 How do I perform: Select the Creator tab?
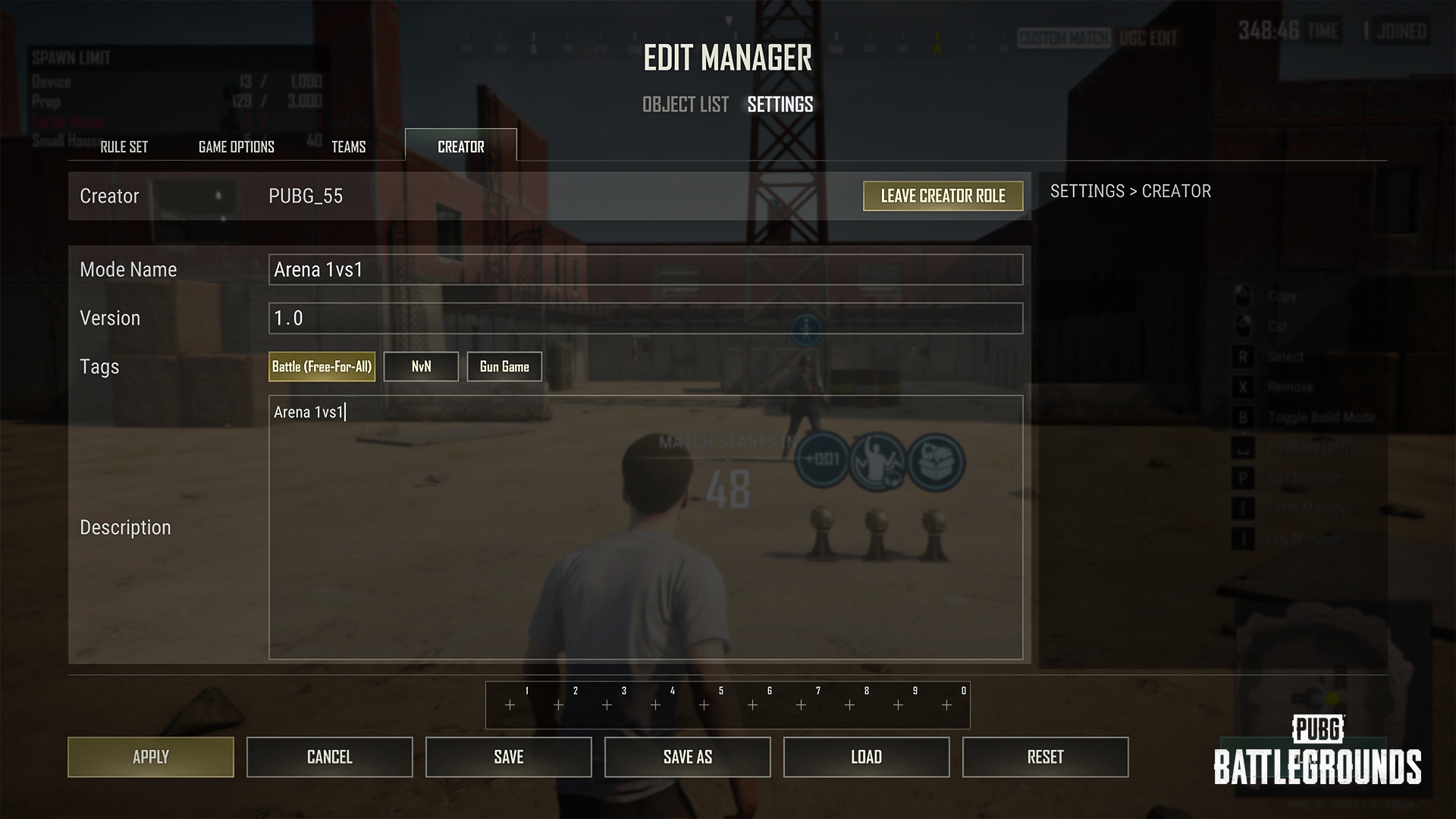tap(461, 146)
